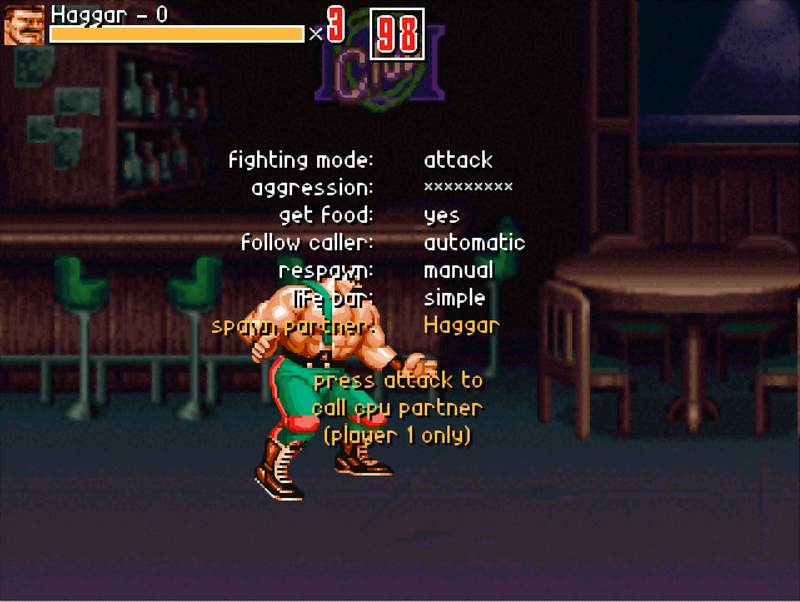
Task: Change the life bar style option
Action: coord(454,298)
